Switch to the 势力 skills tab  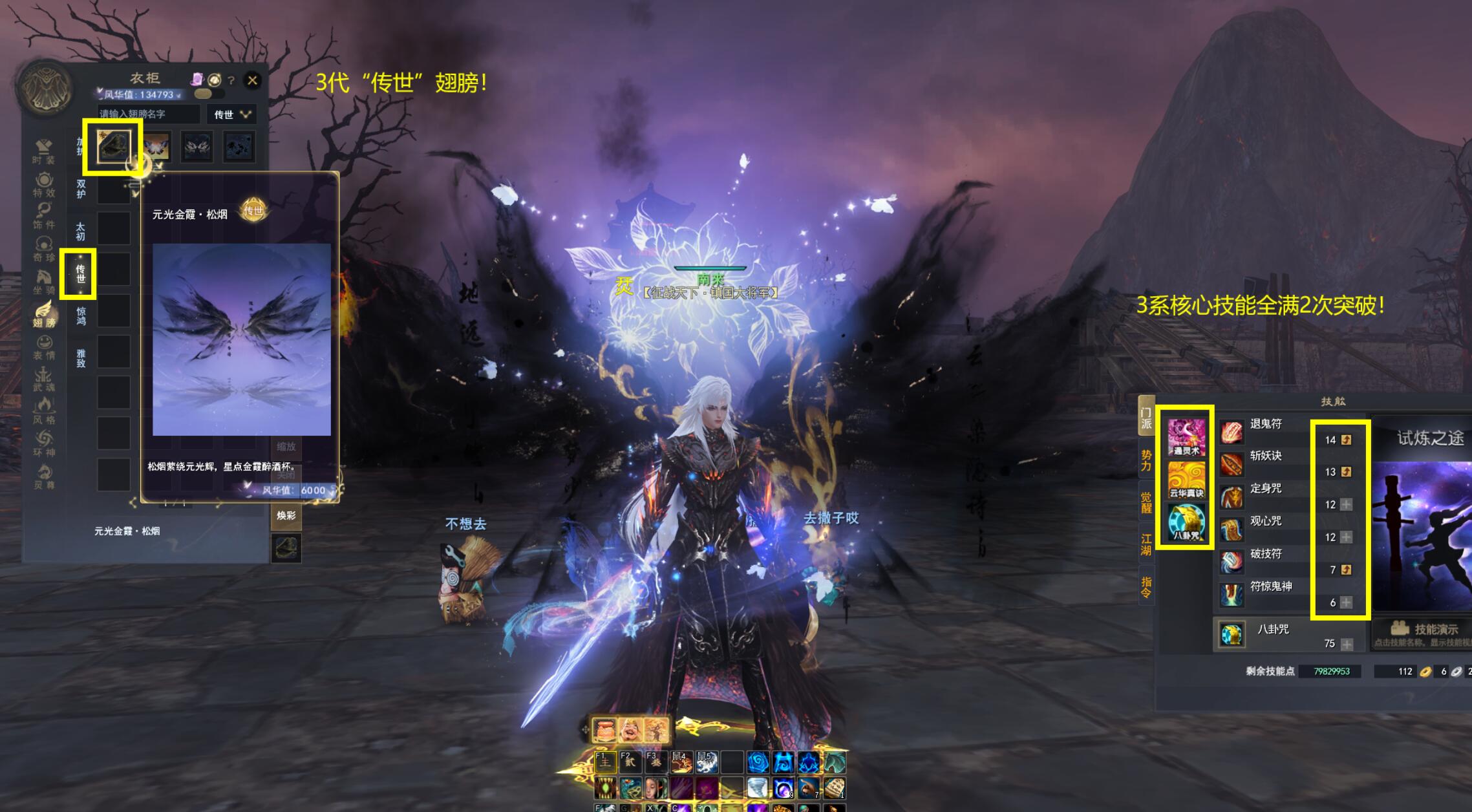tap(1146, 460)
